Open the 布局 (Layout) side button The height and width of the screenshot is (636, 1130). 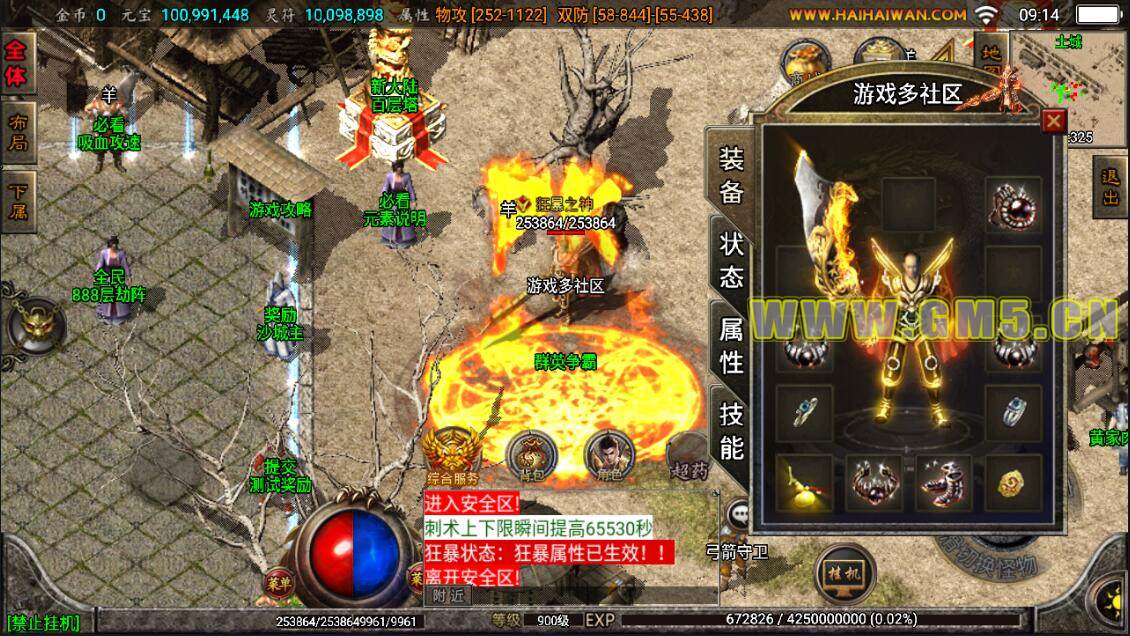(19, 132)
